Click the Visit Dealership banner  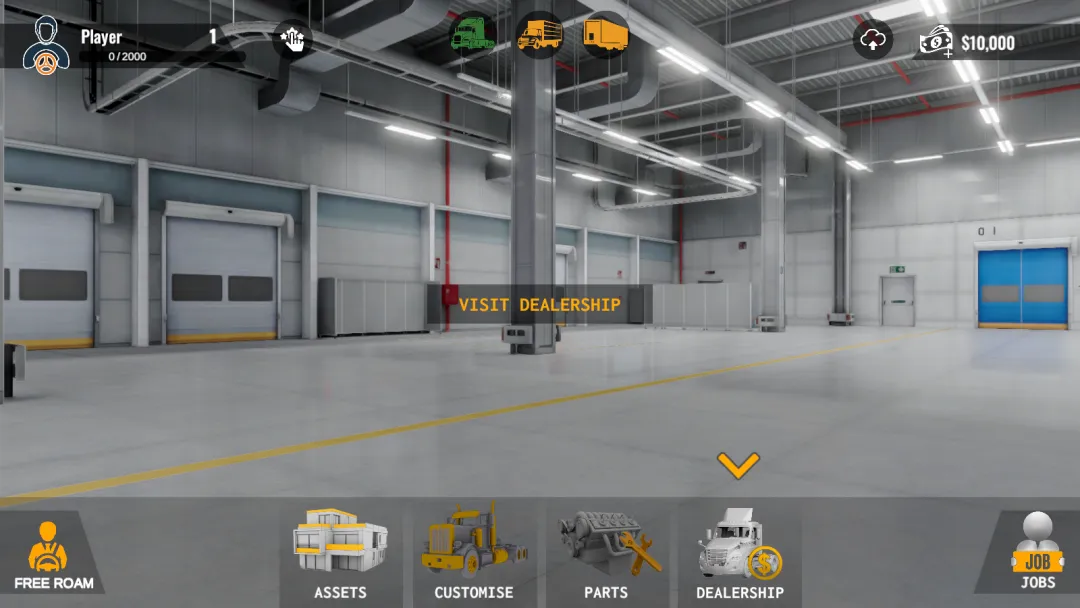pyautogui.click(x=539, y=305)
